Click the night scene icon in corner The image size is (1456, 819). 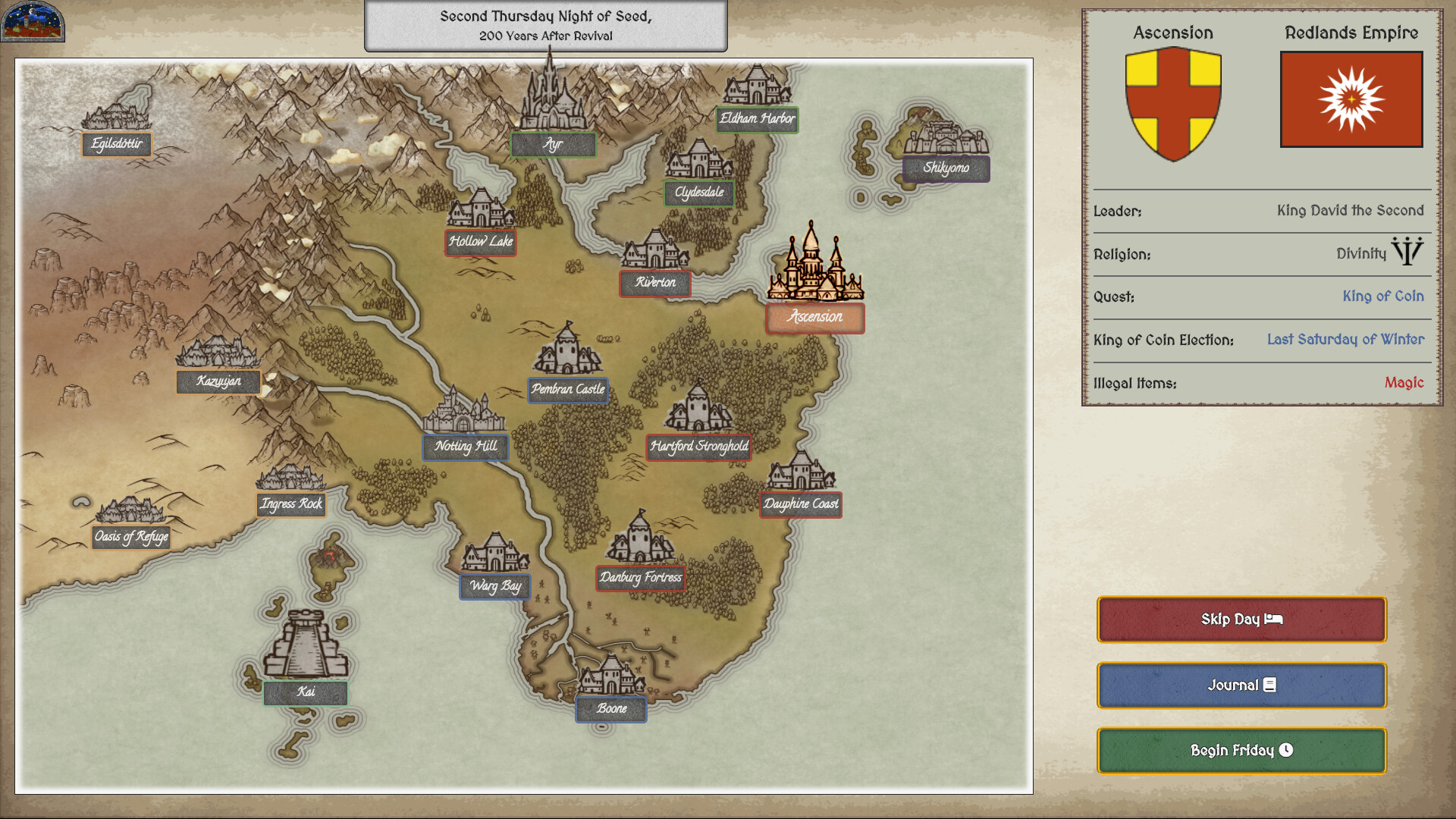tap(33, 21)
